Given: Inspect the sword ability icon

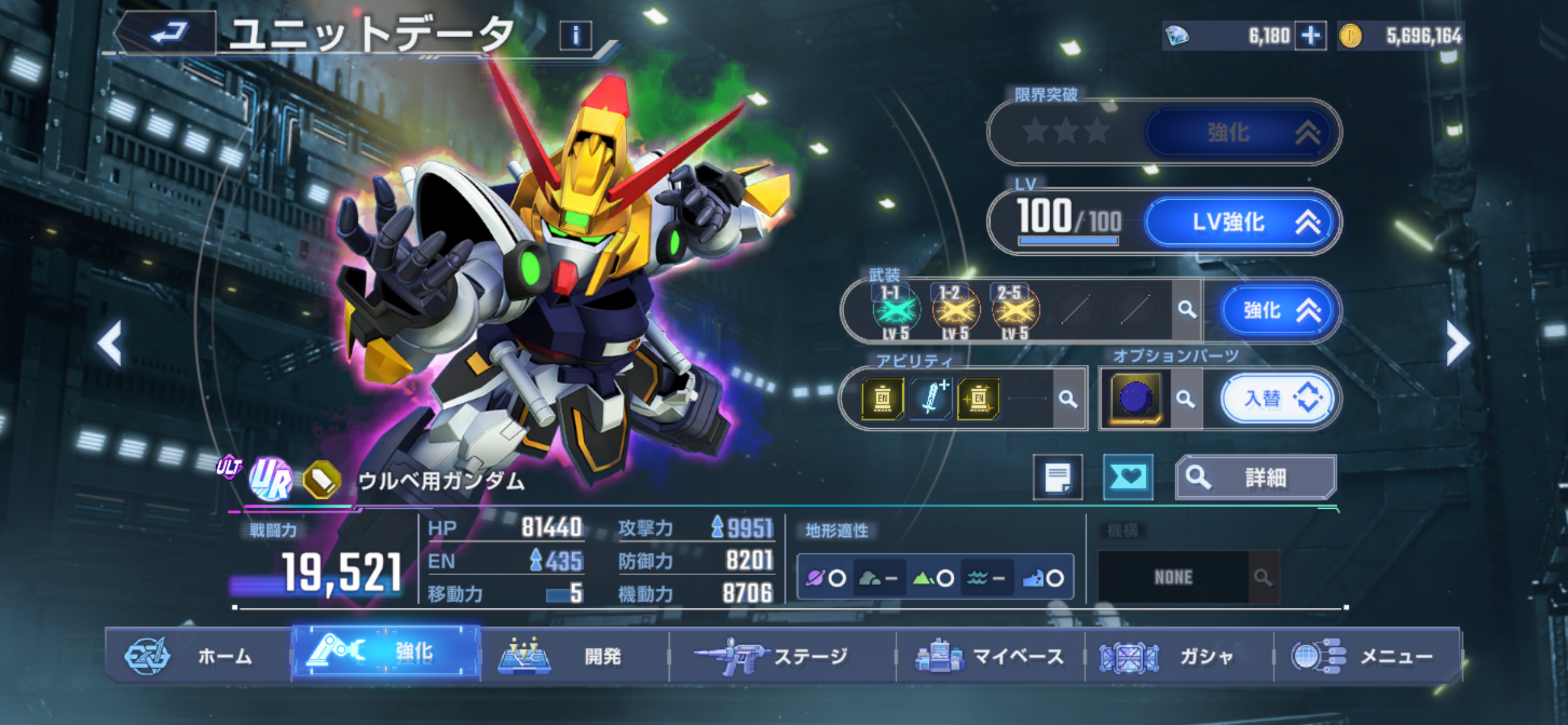Looking at the screenshot, I should pos(930,398).
